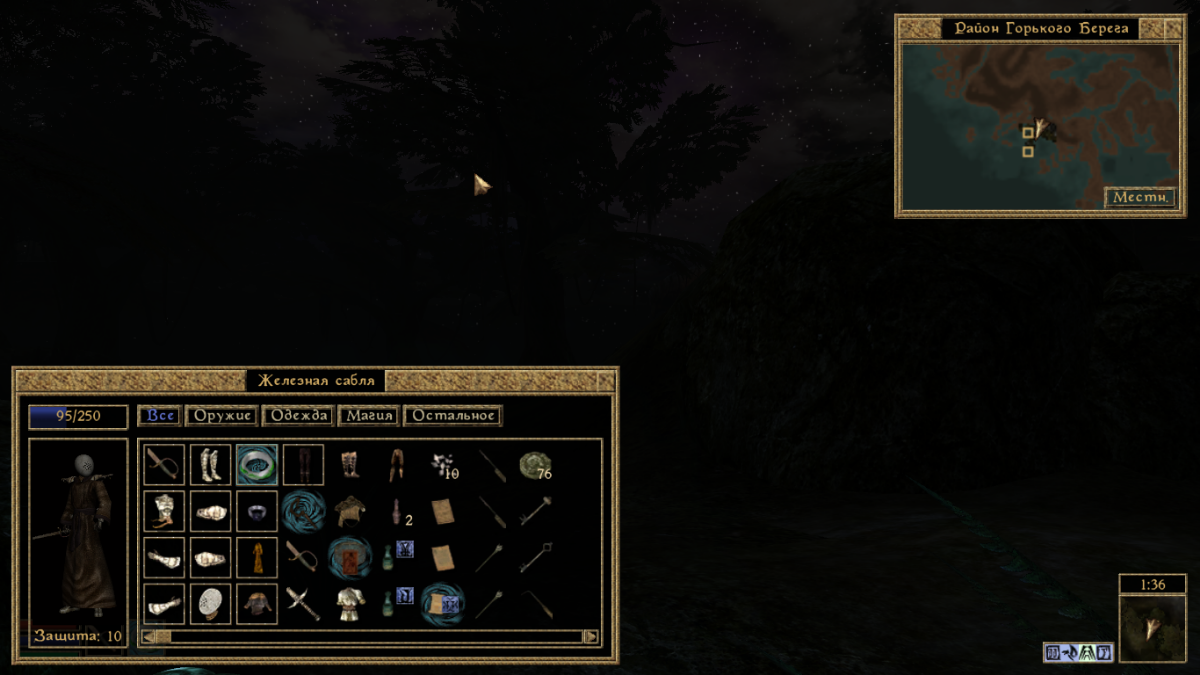Choose the item stack showing 10

pyautogui.click(x=443, y=466)
